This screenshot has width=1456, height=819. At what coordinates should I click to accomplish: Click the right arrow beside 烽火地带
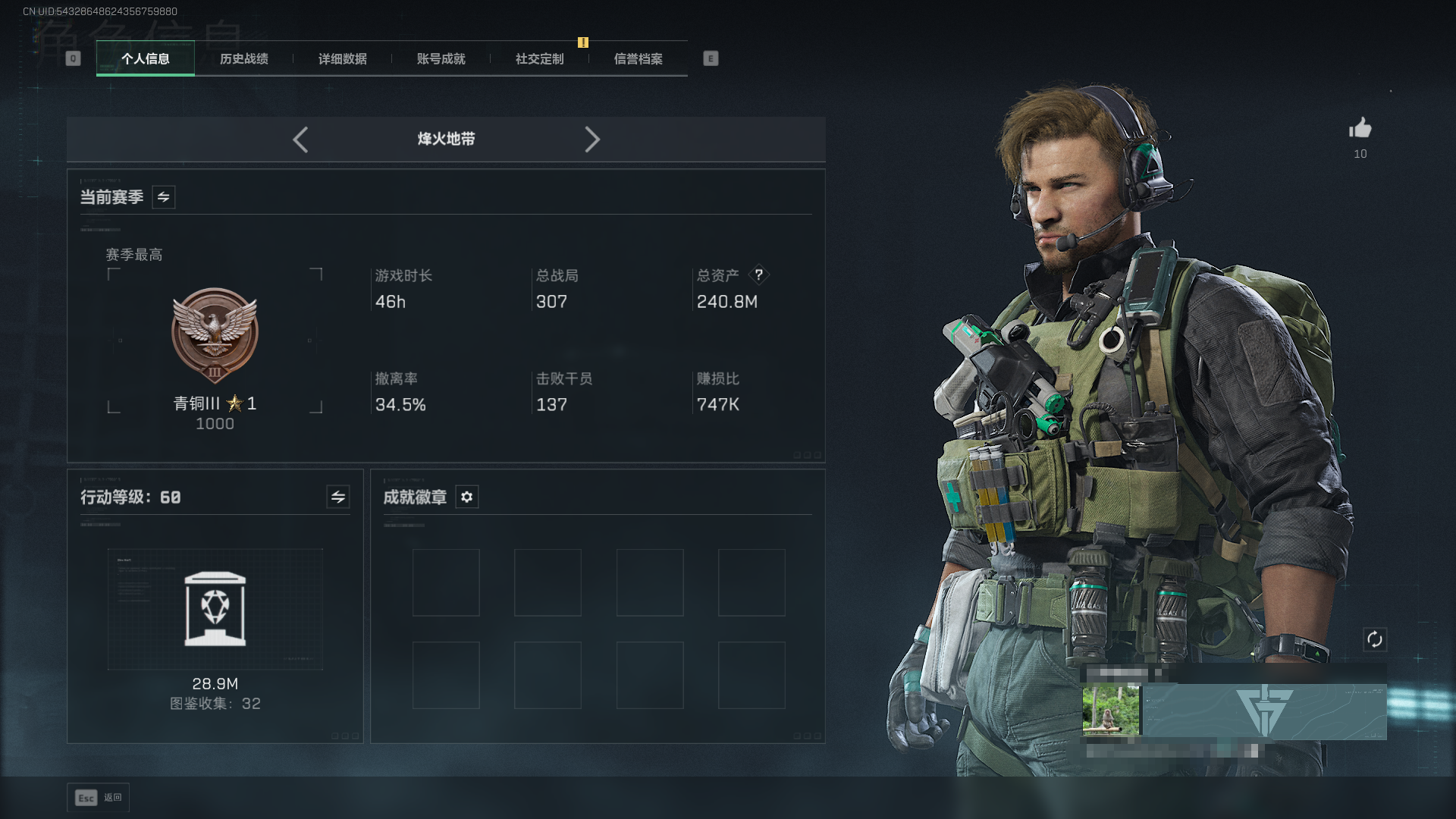point(592,140)
